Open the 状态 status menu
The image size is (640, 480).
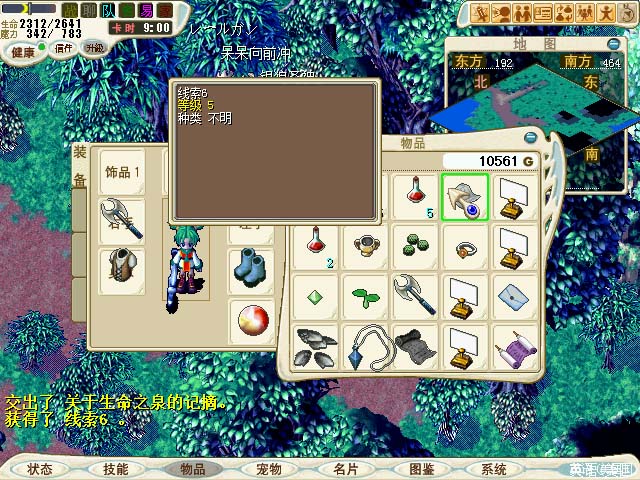pos(40,469)
